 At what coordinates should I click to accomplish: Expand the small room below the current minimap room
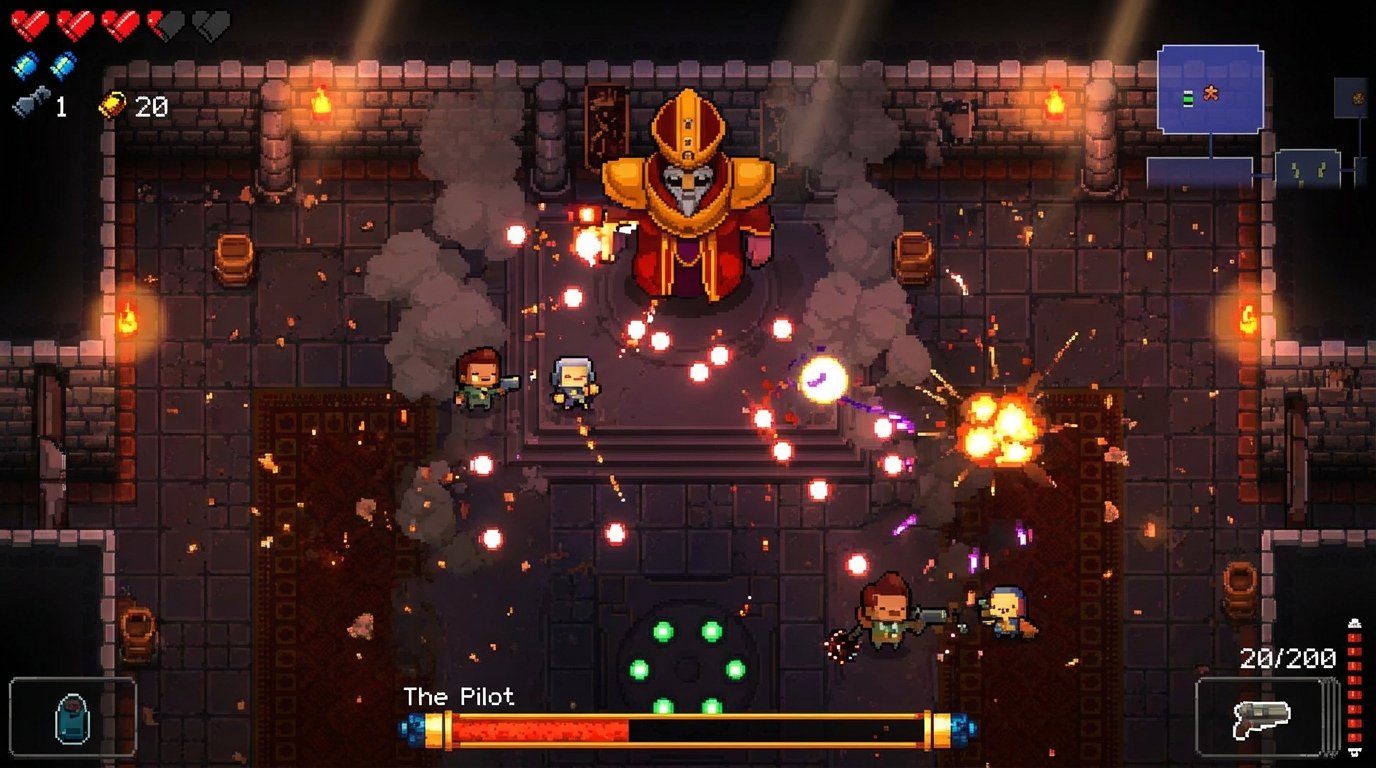click(1200, 172)
